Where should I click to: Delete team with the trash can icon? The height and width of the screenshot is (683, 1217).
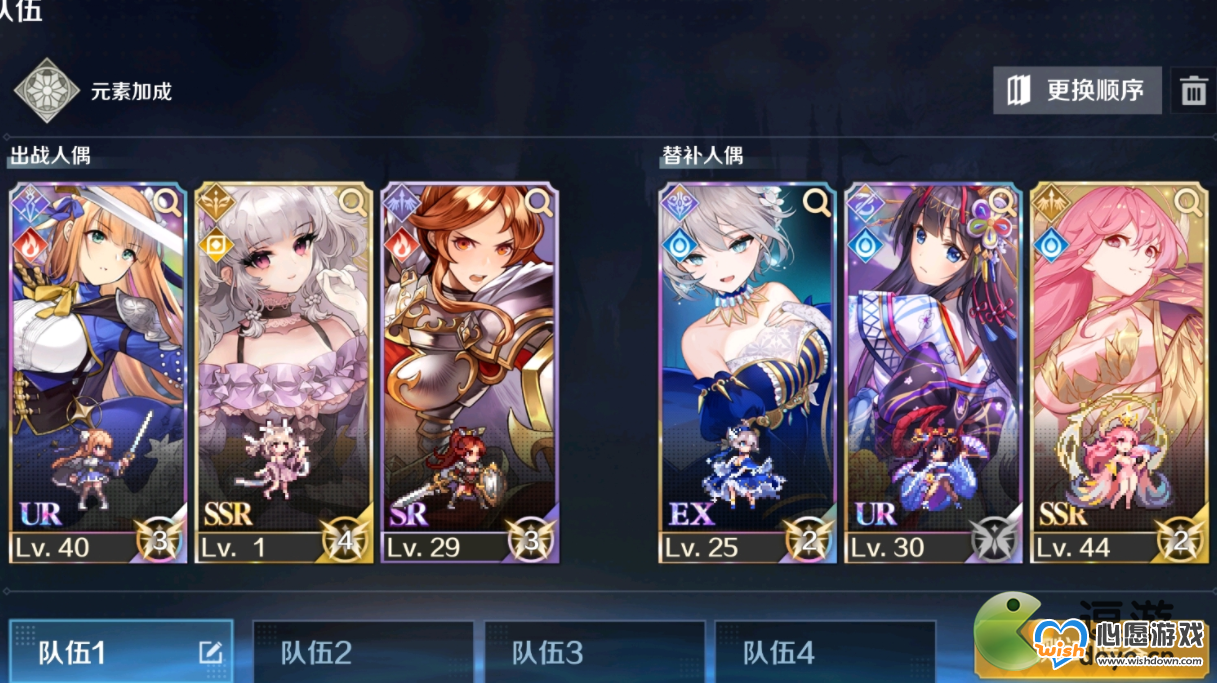point(1193,91)
